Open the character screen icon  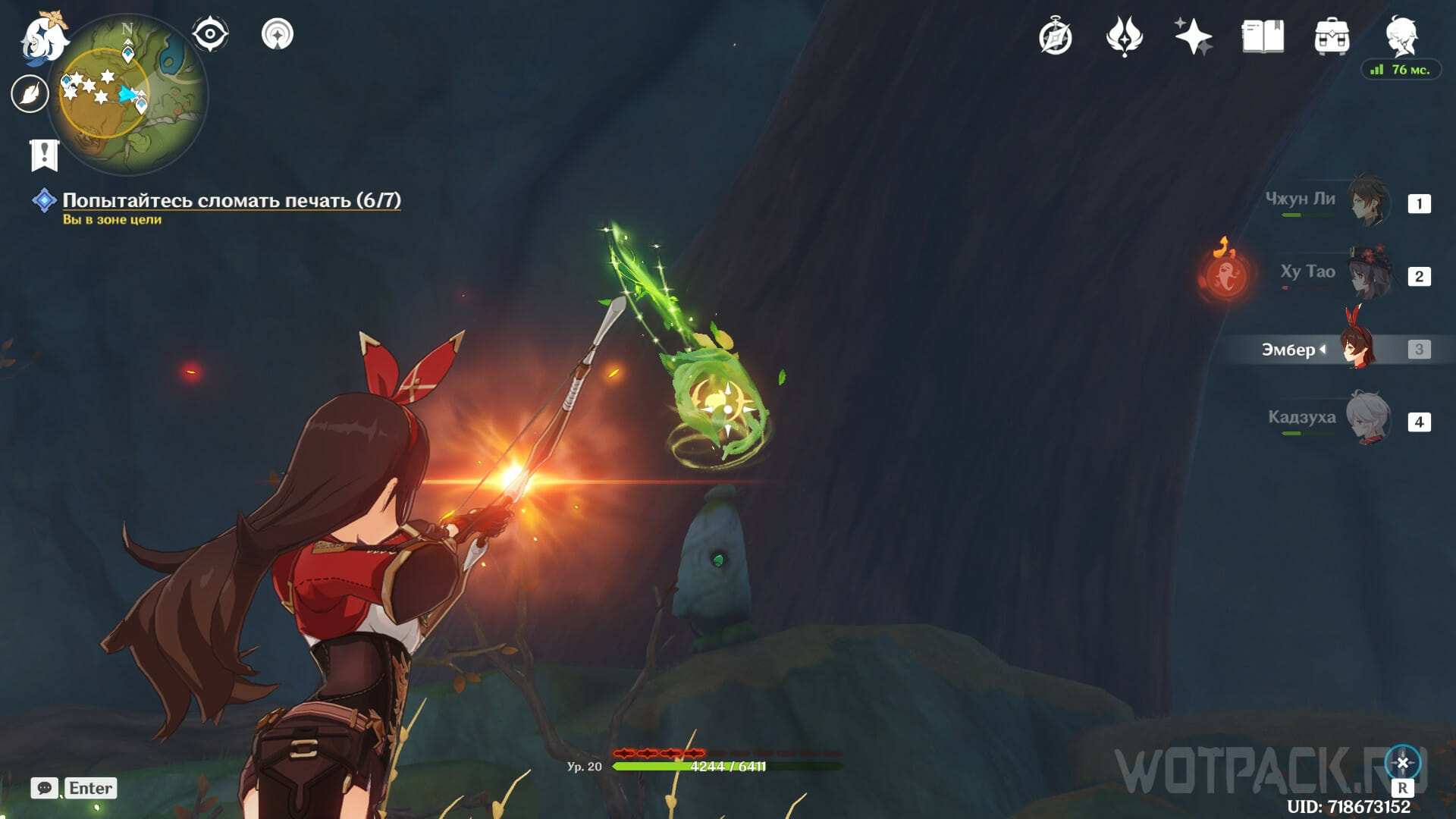1401,36
